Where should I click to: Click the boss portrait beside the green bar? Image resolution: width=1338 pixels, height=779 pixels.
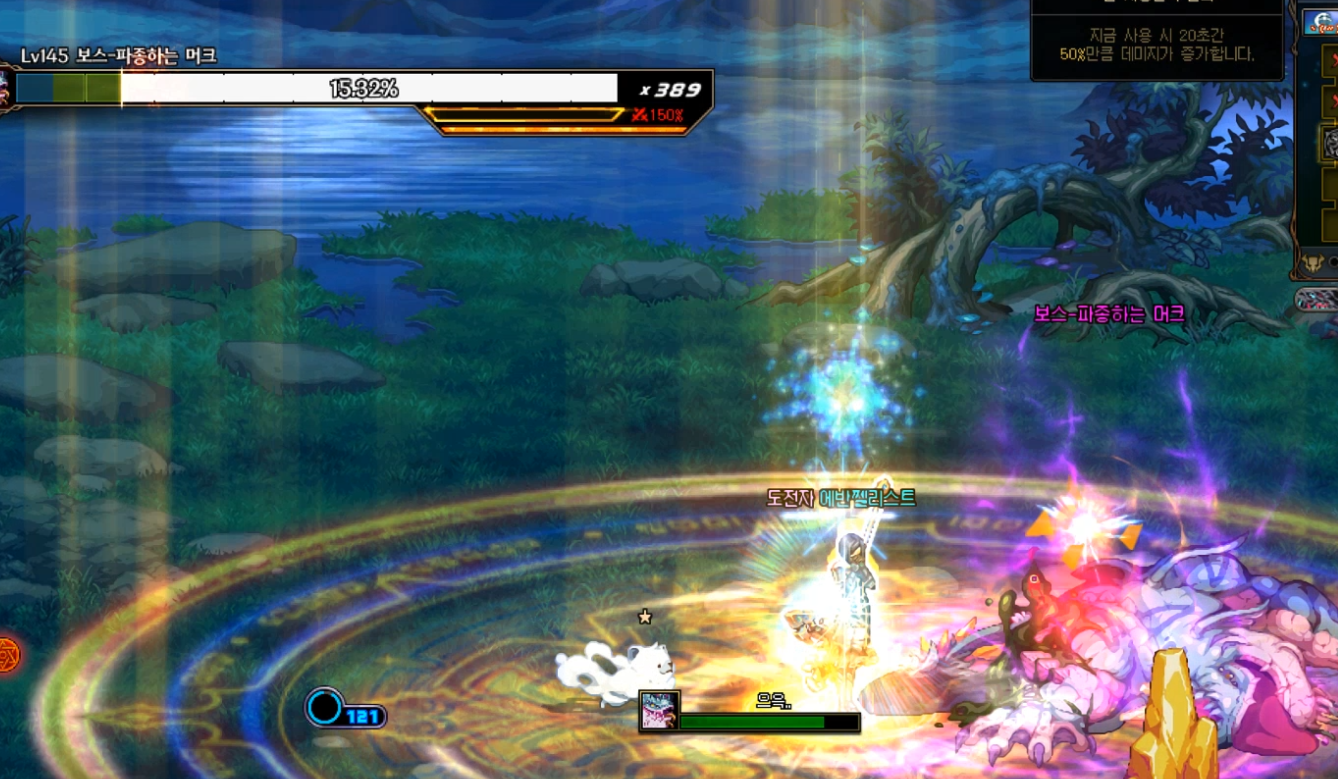click(660, 710)
